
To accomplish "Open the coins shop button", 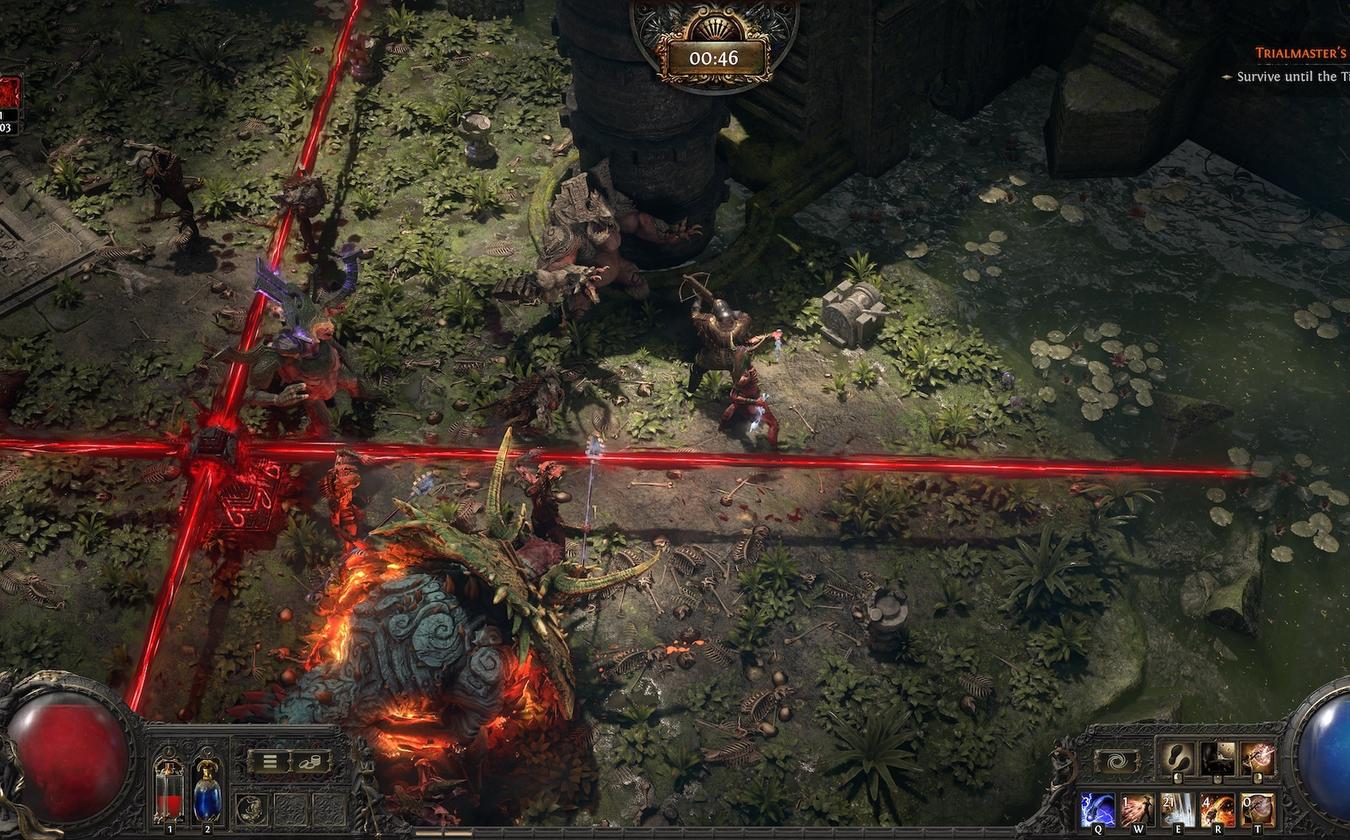I will [x=310, y=761].
